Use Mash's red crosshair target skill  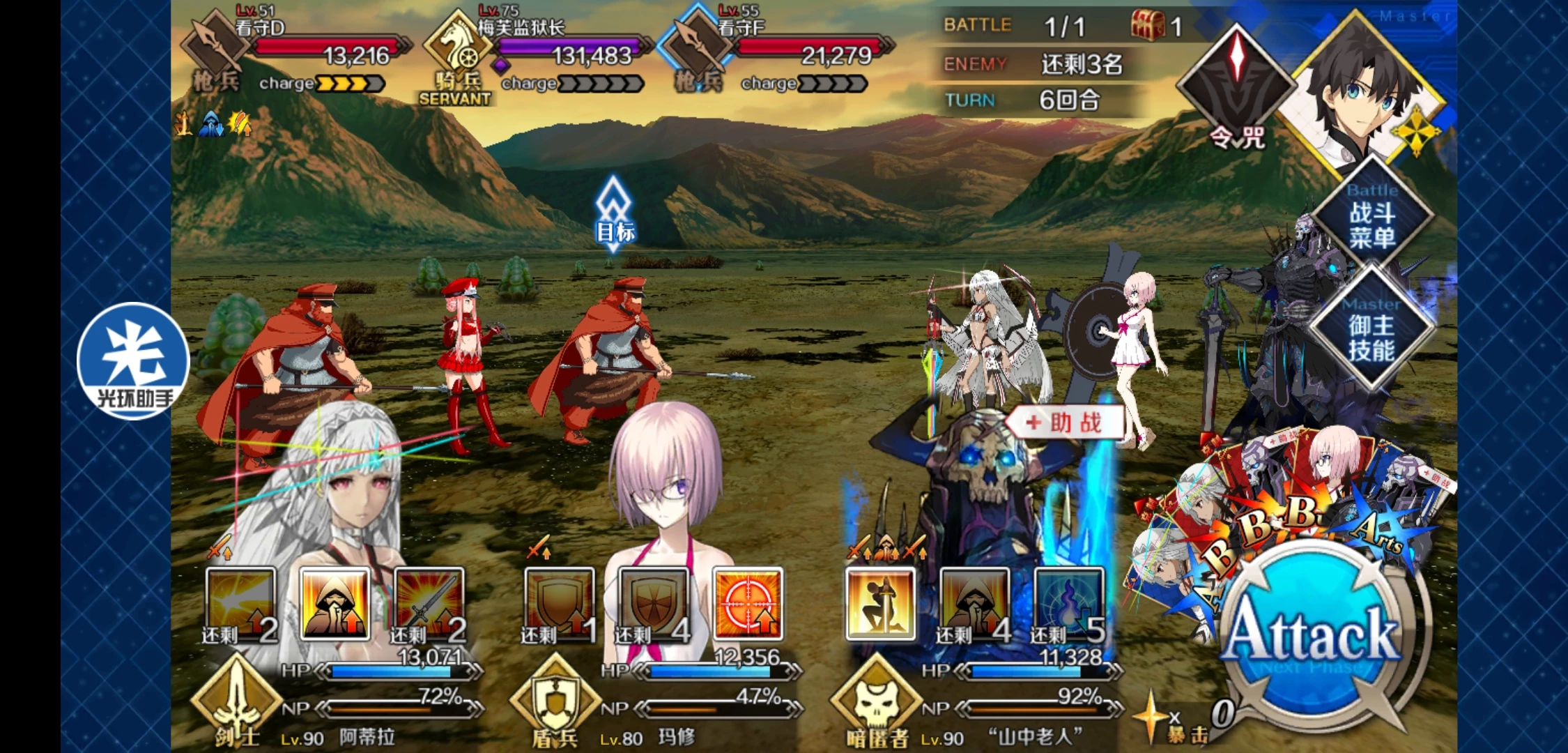[x=747, y=604]
